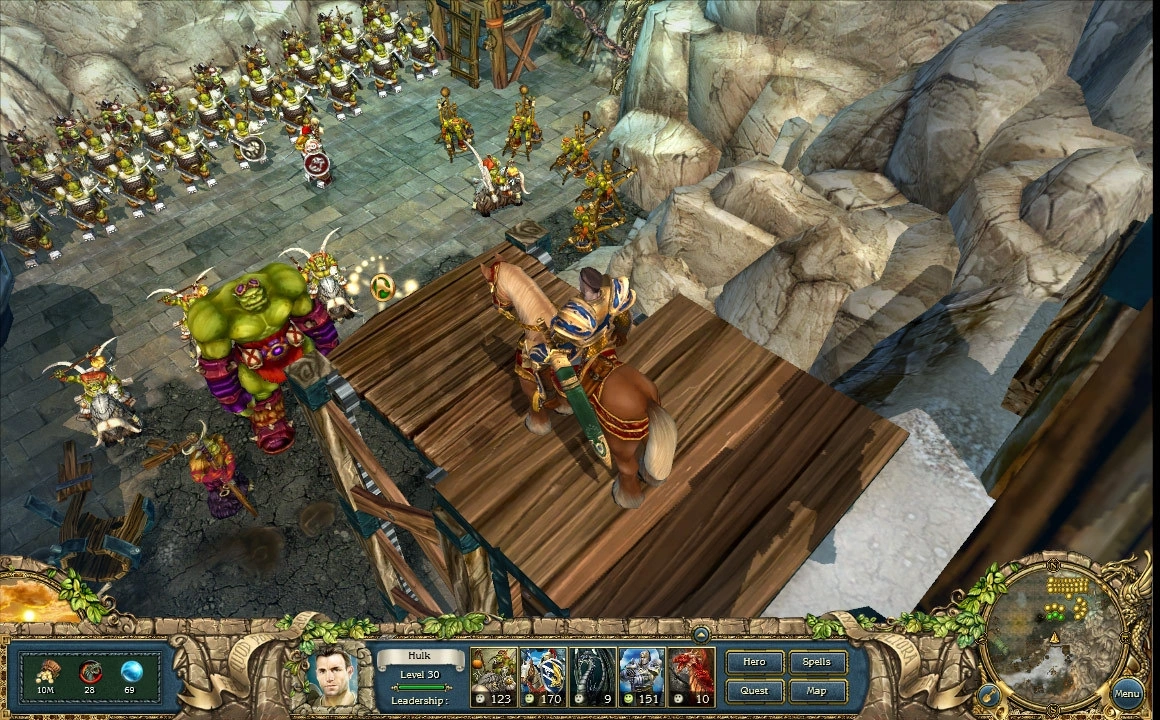Select the red dragon troop slot with 10
The height and width of the screenshot is (720, 1160).
click(692, 675)
